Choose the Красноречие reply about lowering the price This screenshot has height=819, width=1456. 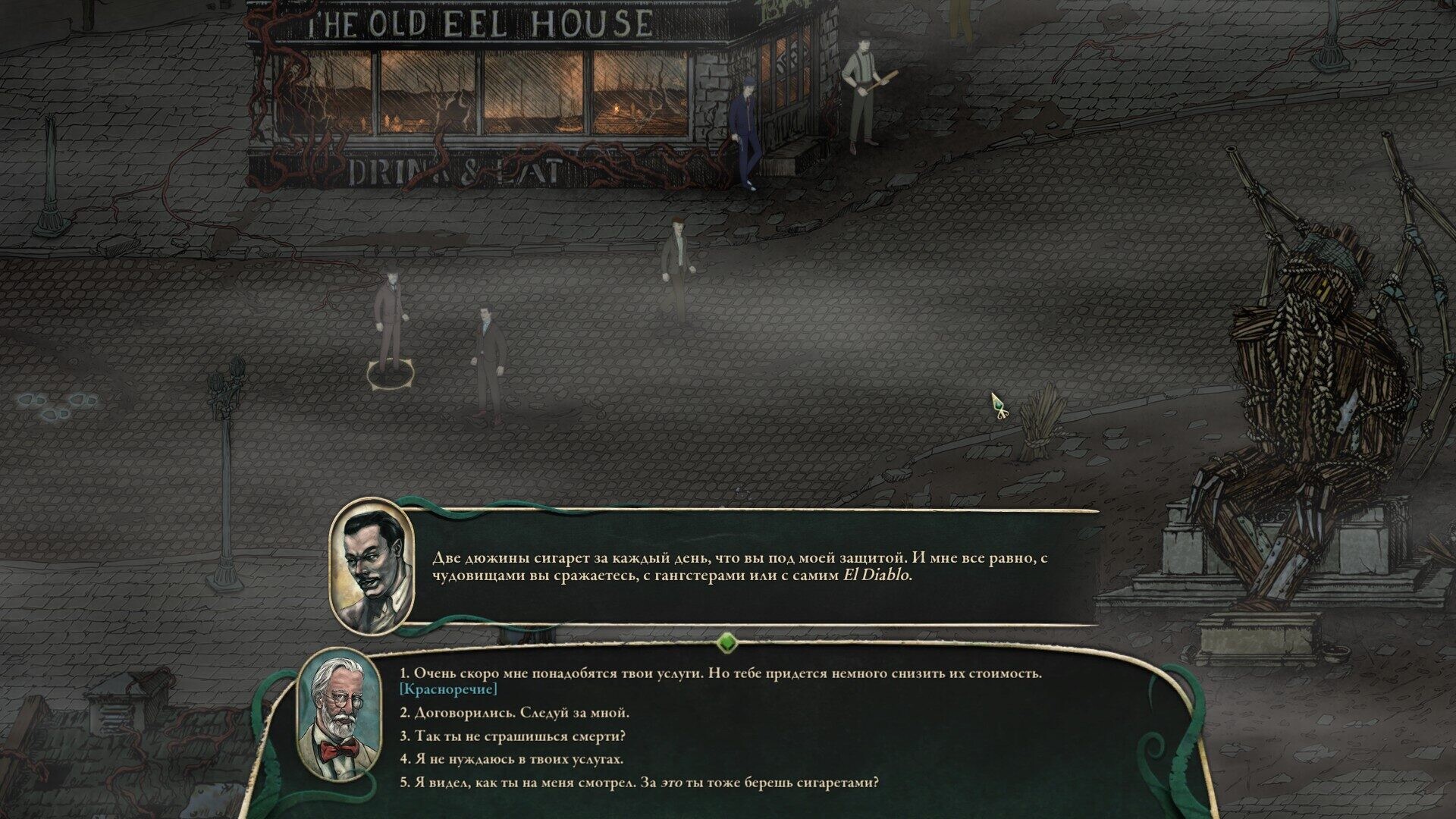click(720, 673)
